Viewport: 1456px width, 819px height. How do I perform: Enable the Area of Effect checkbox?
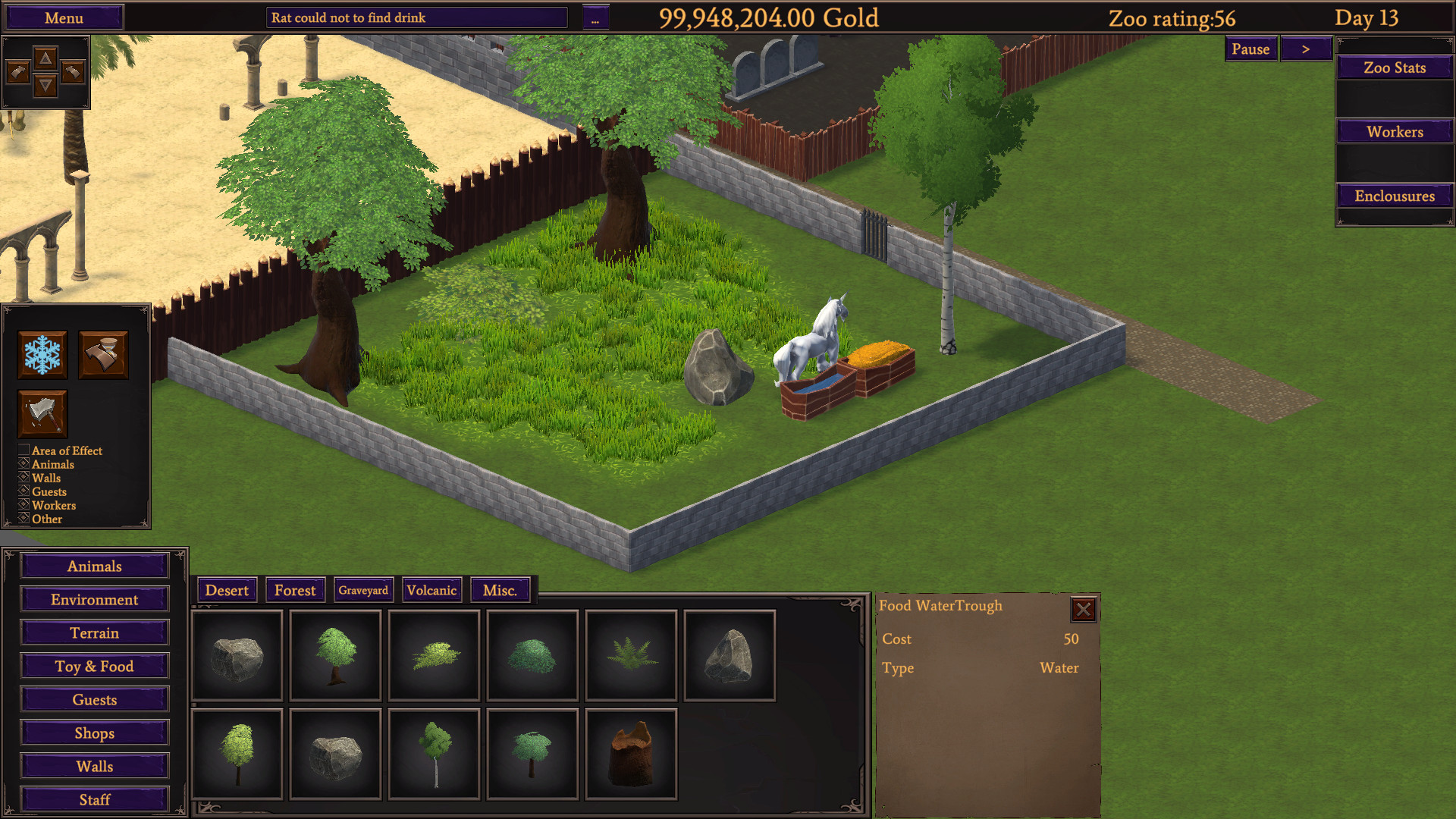pos(24,450)
